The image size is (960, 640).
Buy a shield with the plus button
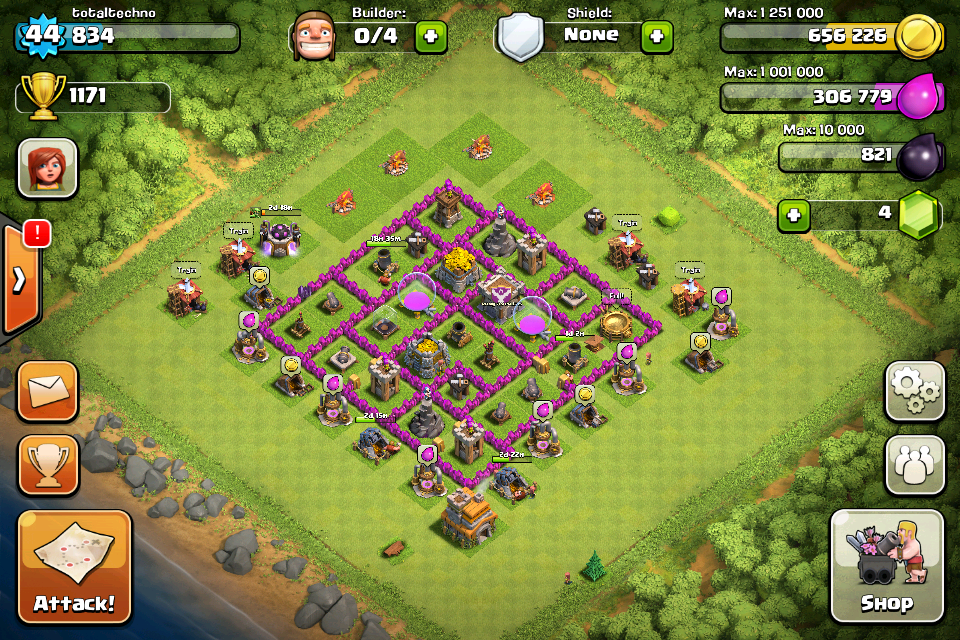point(656,36)
